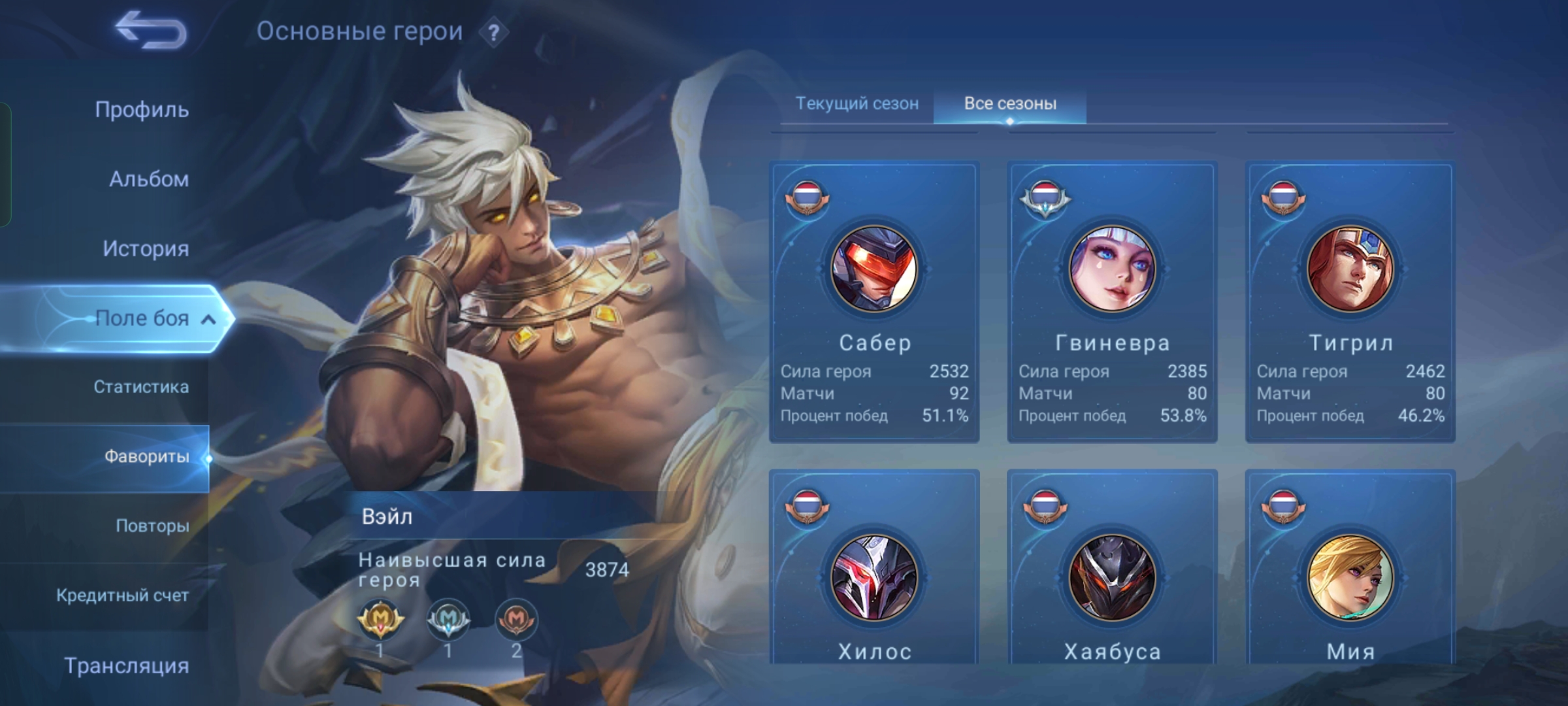Switch to the Все сезоны tab
The image size is (1568, 706).
[x=1010, y=103]
